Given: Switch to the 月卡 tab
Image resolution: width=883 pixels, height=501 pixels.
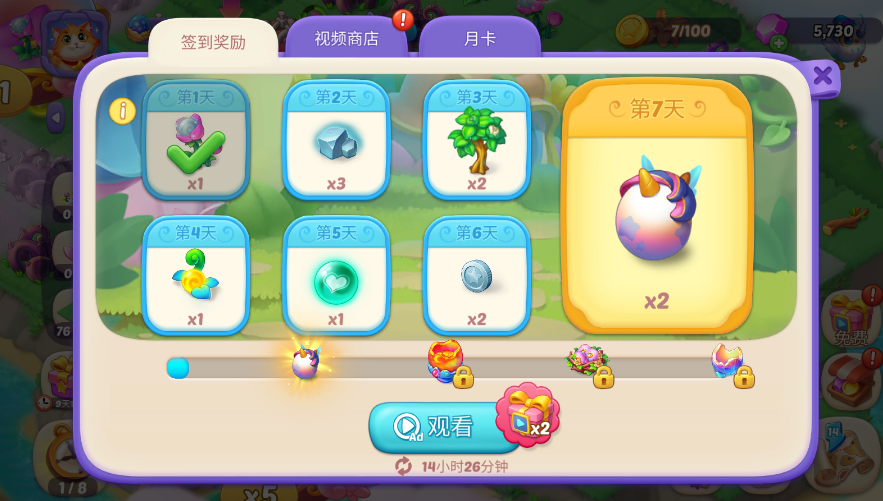Looking at the screenshot, I should click(479, 39).
